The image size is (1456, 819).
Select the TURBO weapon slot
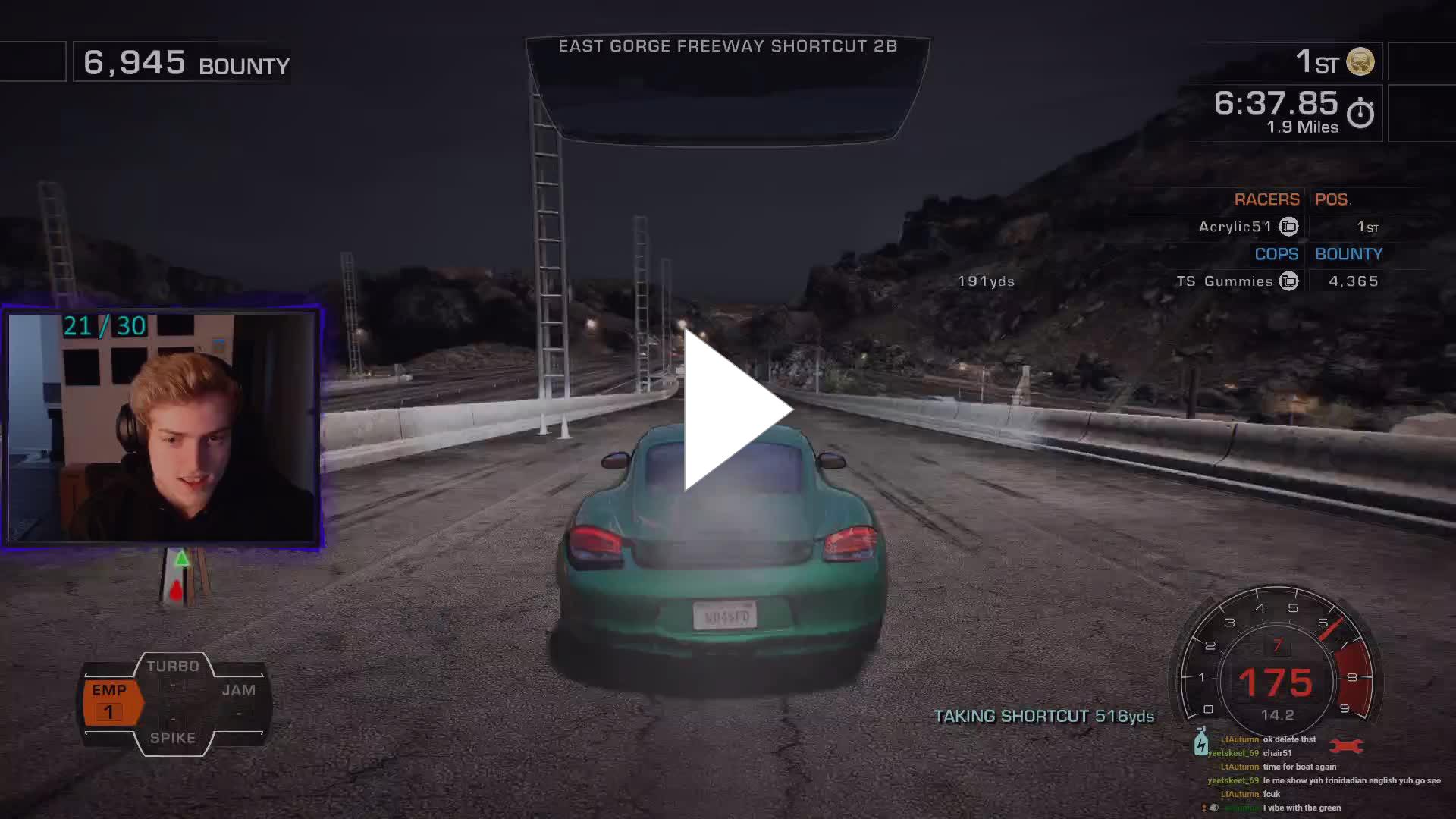[x=173, y=667]
